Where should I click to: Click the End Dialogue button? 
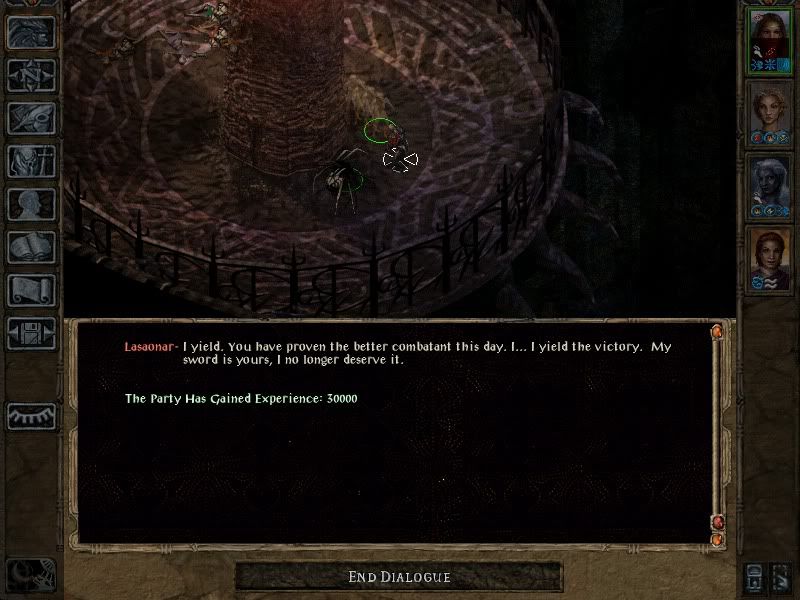tap(399, 577)
